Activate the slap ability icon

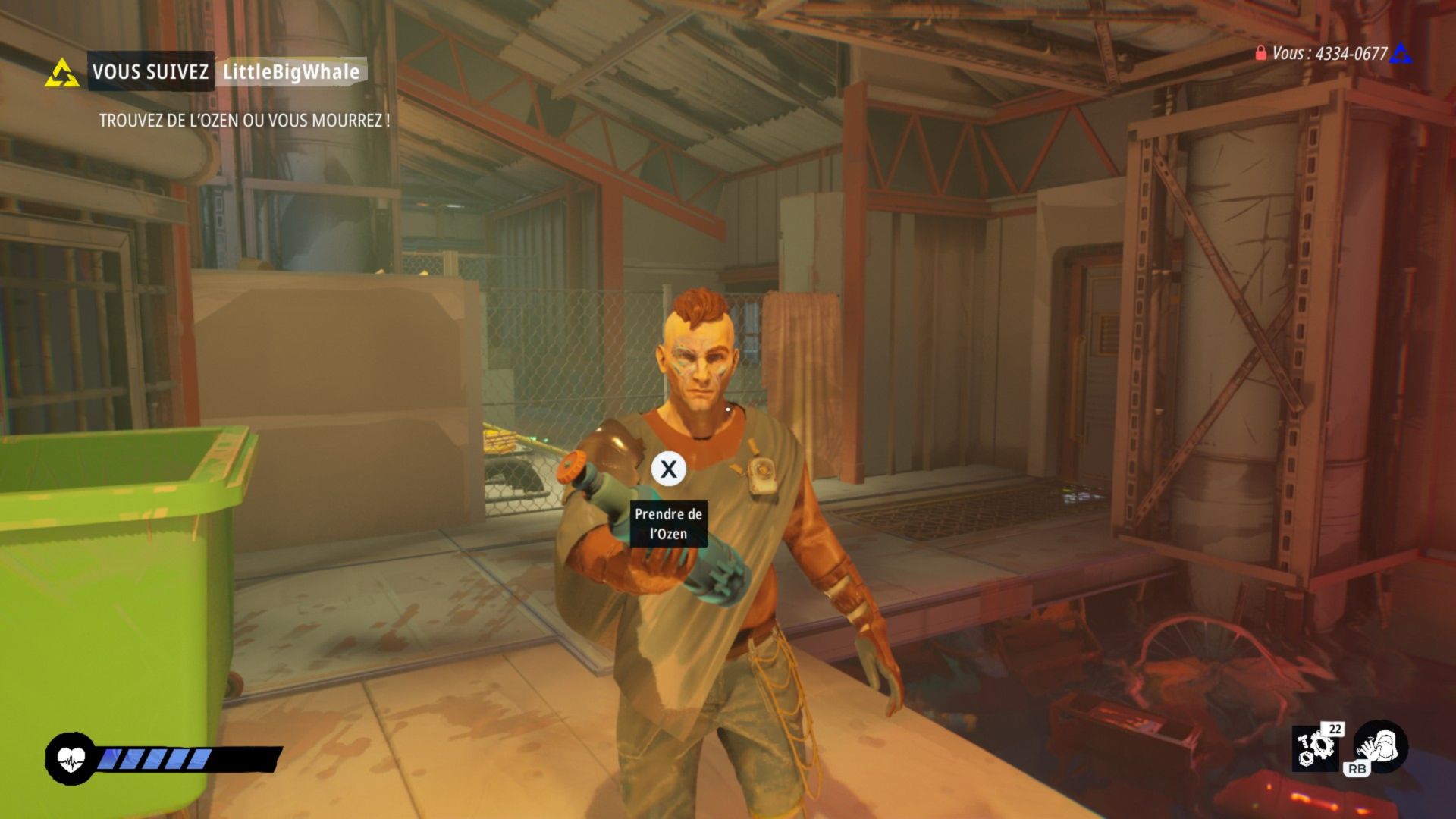pyautogui.click(x=1381, y=745)
